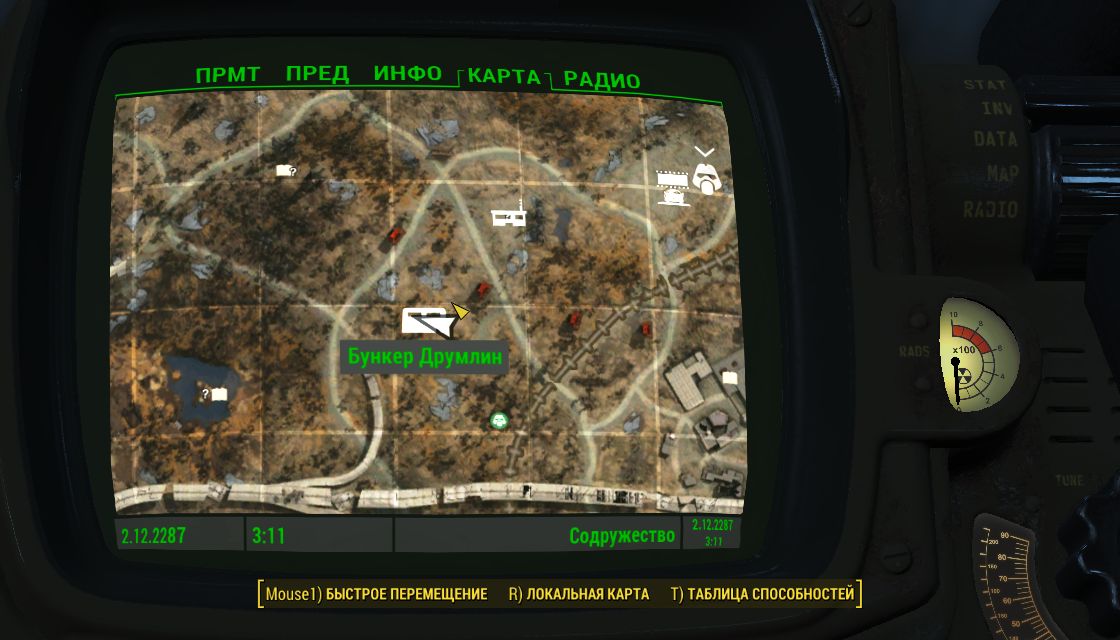Switch to the РАДИО tab
This screenshot has height=640, width=1120.
point(601,80)
